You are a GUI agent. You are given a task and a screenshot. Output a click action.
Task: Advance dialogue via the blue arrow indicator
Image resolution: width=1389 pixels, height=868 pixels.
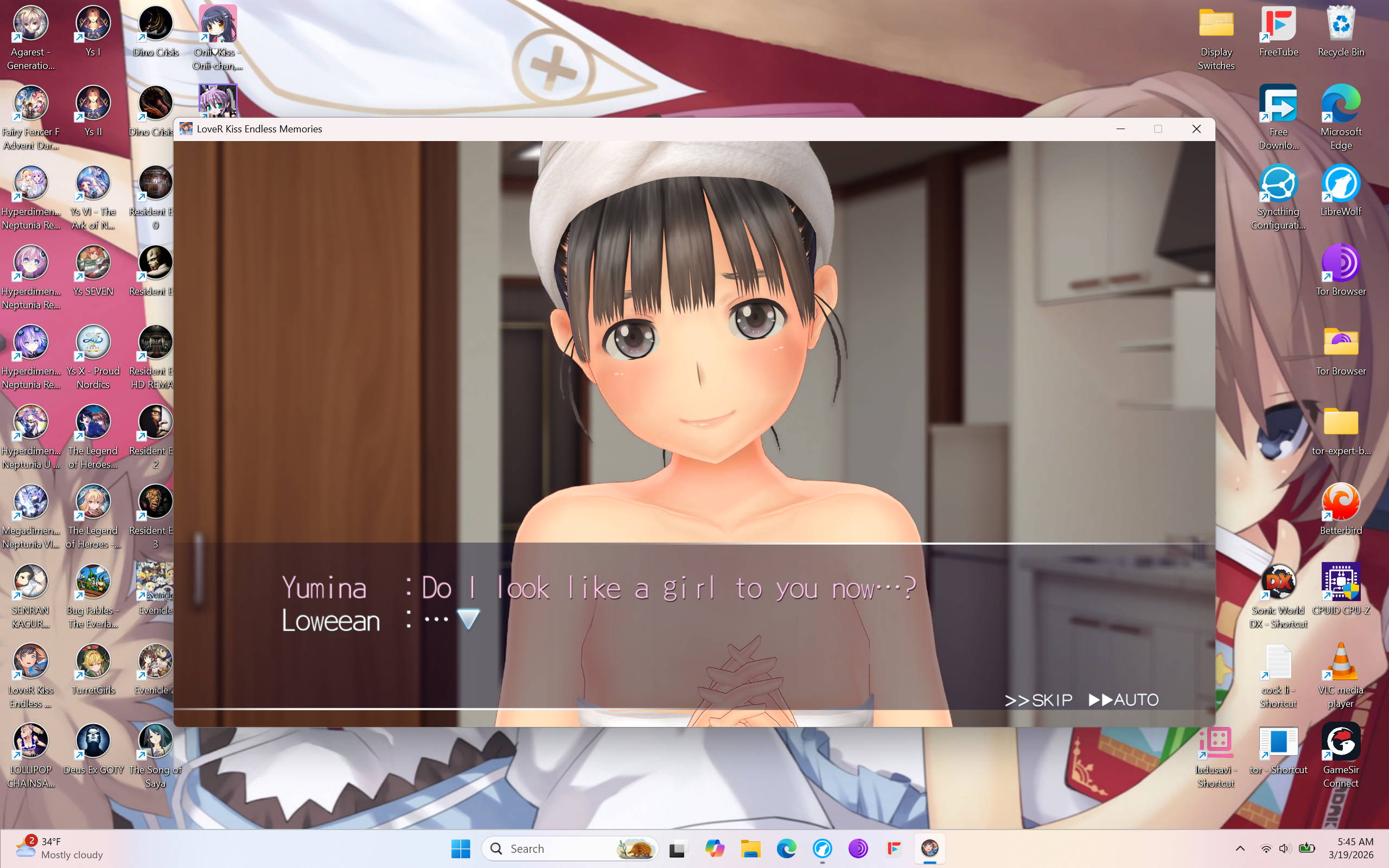point(468,619)
